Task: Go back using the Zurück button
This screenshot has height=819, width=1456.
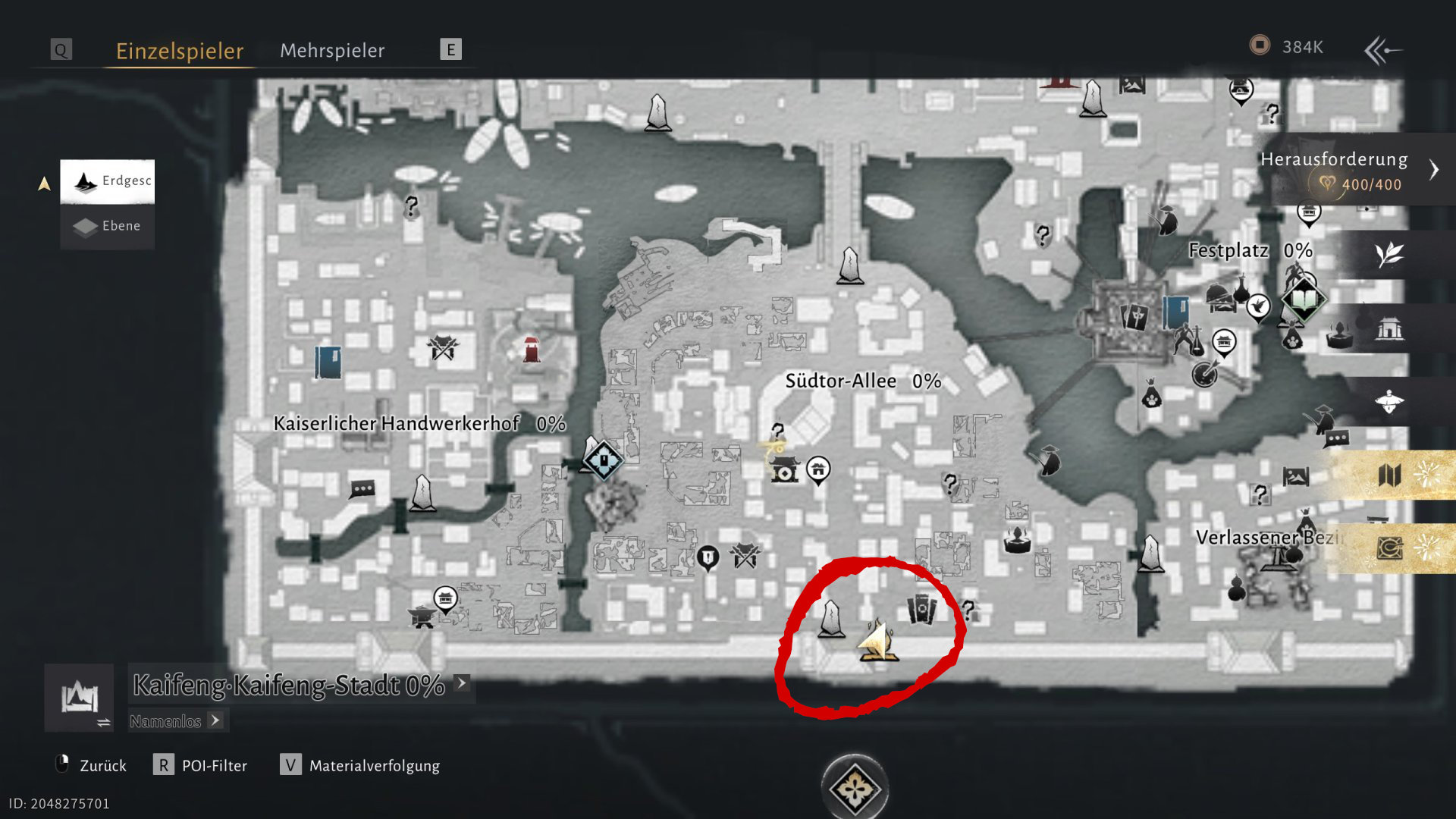Action: point(92,765)
